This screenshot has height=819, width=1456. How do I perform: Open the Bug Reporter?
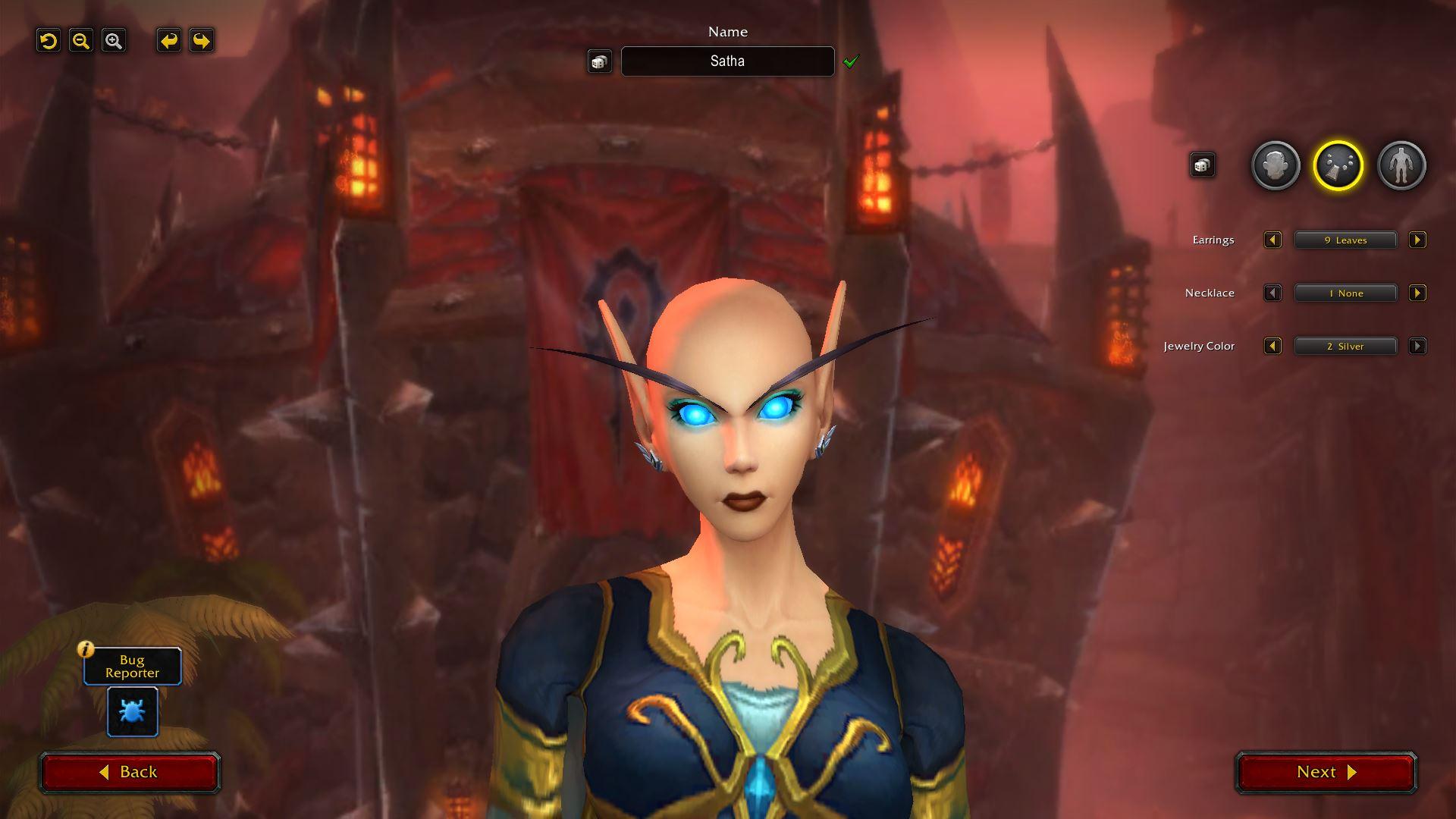(x=132, y=711)
